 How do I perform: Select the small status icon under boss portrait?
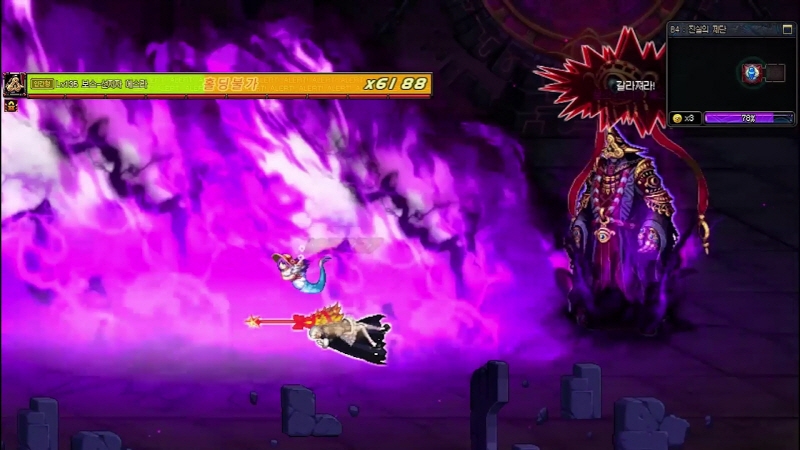11,104
